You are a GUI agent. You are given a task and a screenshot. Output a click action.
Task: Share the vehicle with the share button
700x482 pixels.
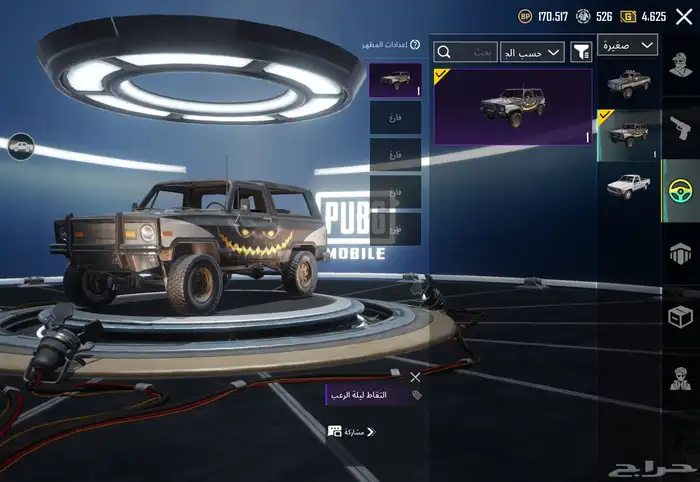click(x=351, y=431)
